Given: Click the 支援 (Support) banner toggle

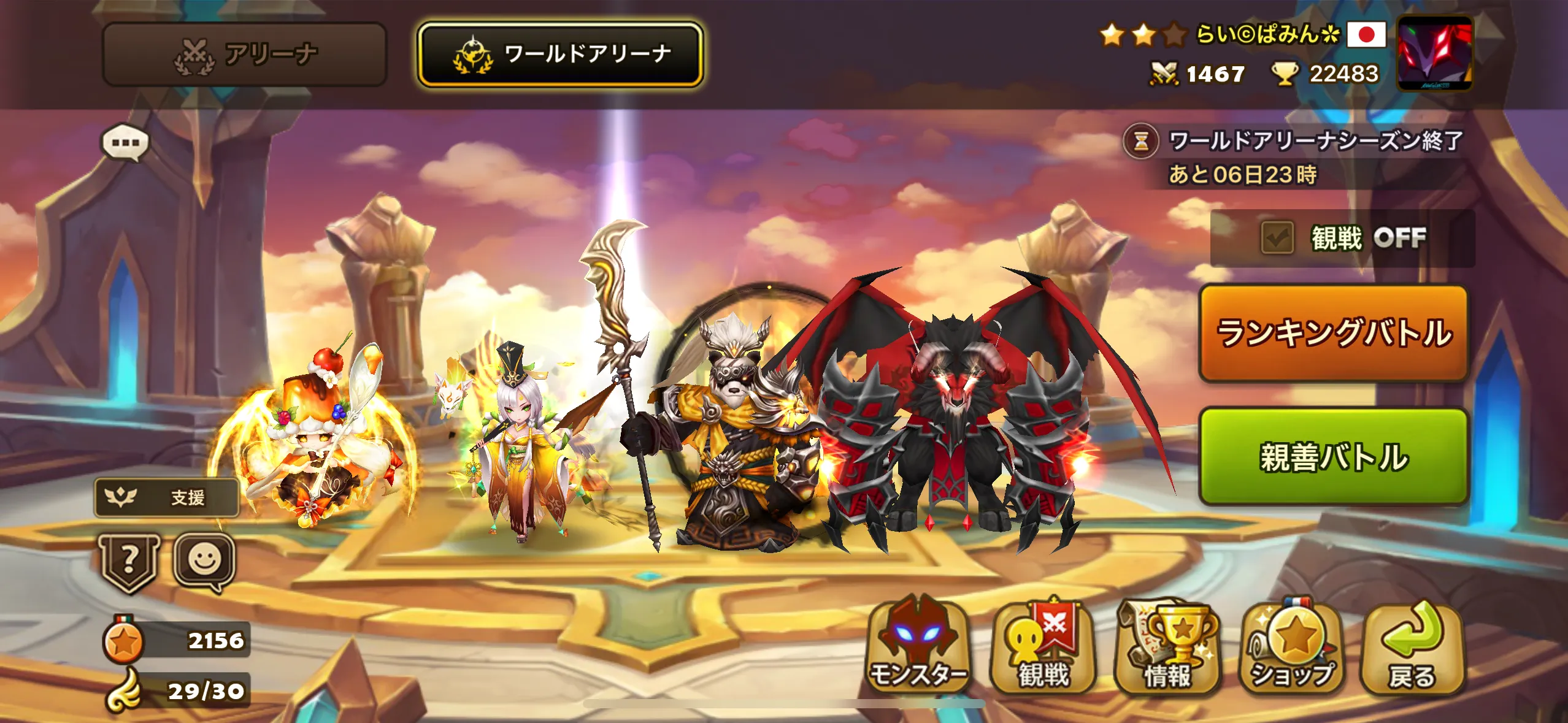Looking at the screenshot, I should tap(166, 498).
